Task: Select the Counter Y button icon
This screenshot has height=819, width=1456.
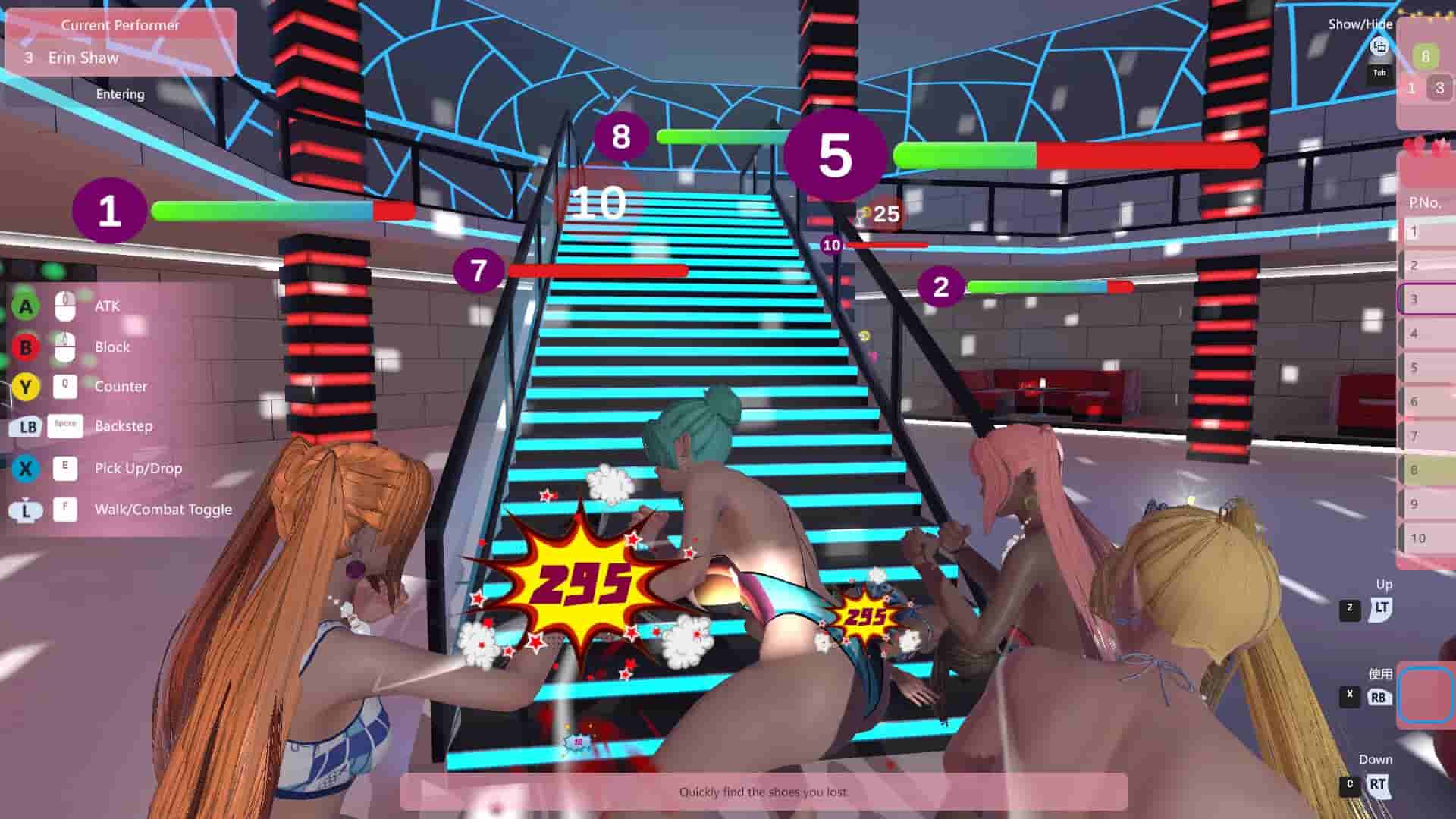Action: (x=25, y=387)
